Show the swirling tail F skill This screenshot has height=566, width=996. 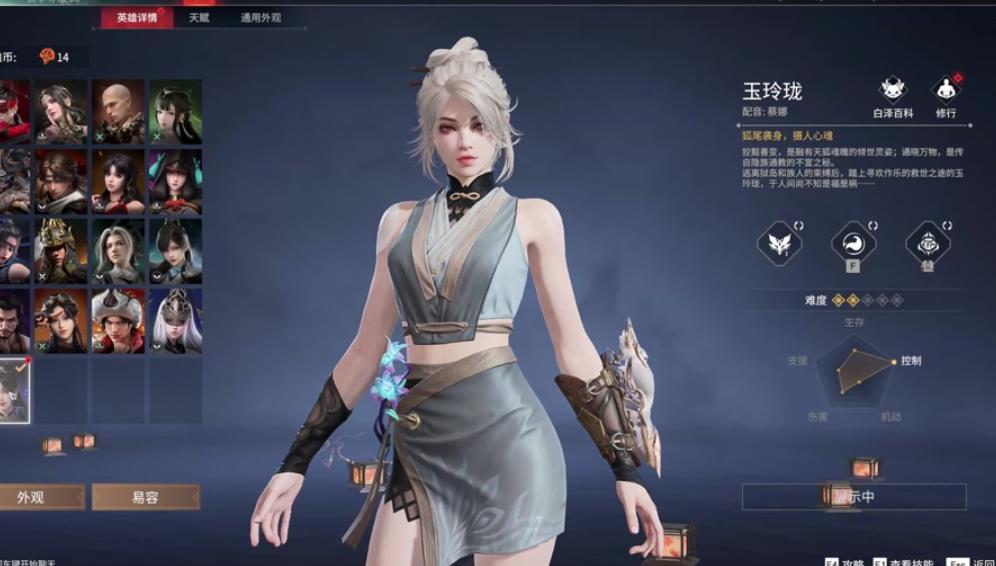coord(853,243)
